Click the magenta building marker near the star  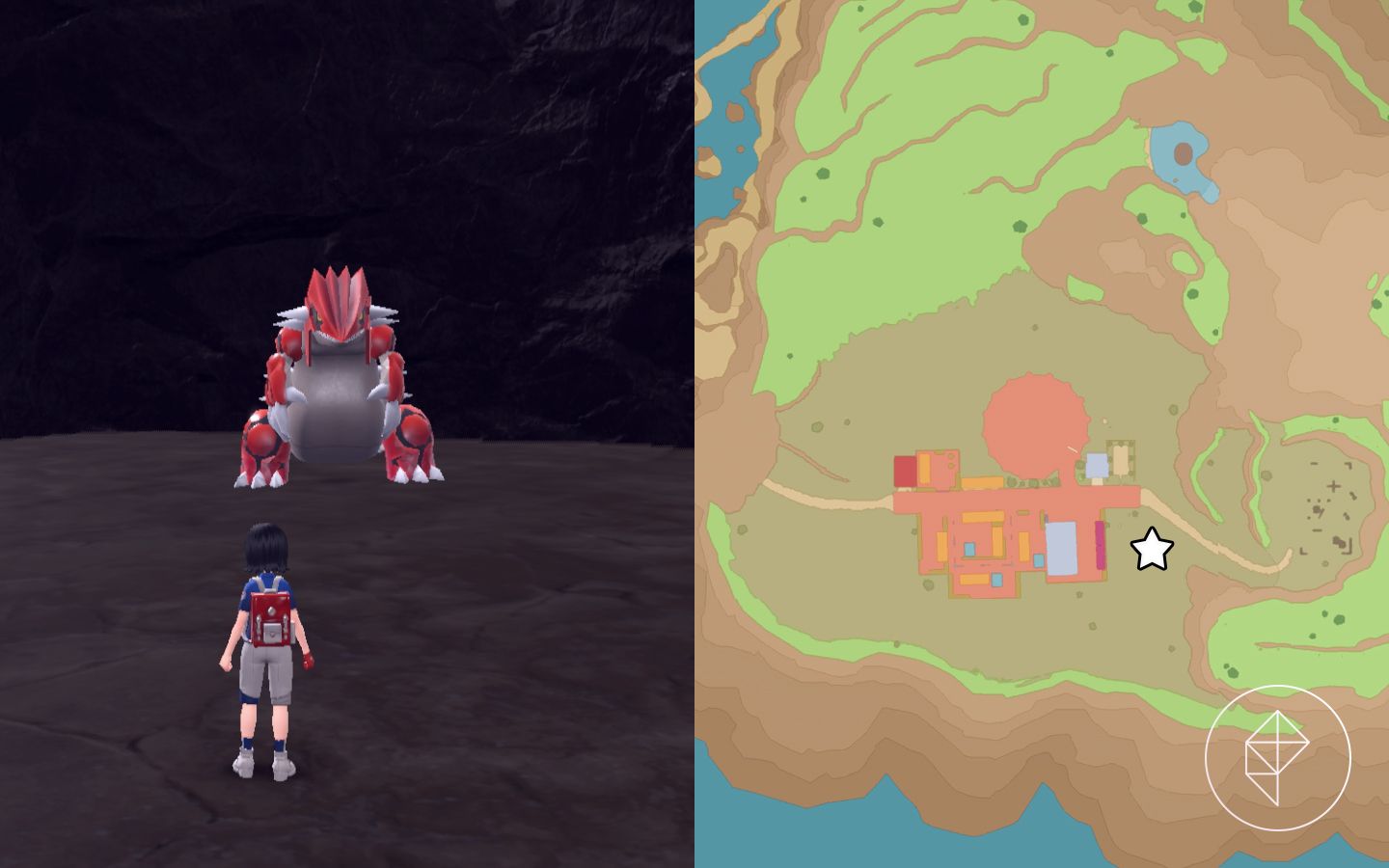[1100, 543]
